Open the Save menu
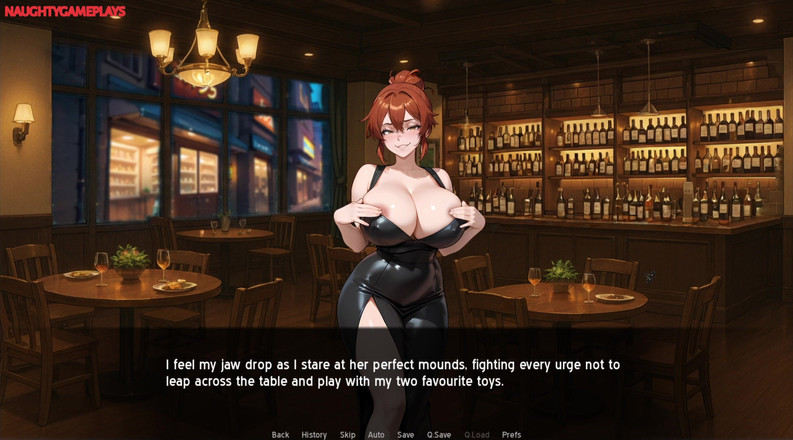The height and width of the screenshot is (440, 793). tap(405, 435)
